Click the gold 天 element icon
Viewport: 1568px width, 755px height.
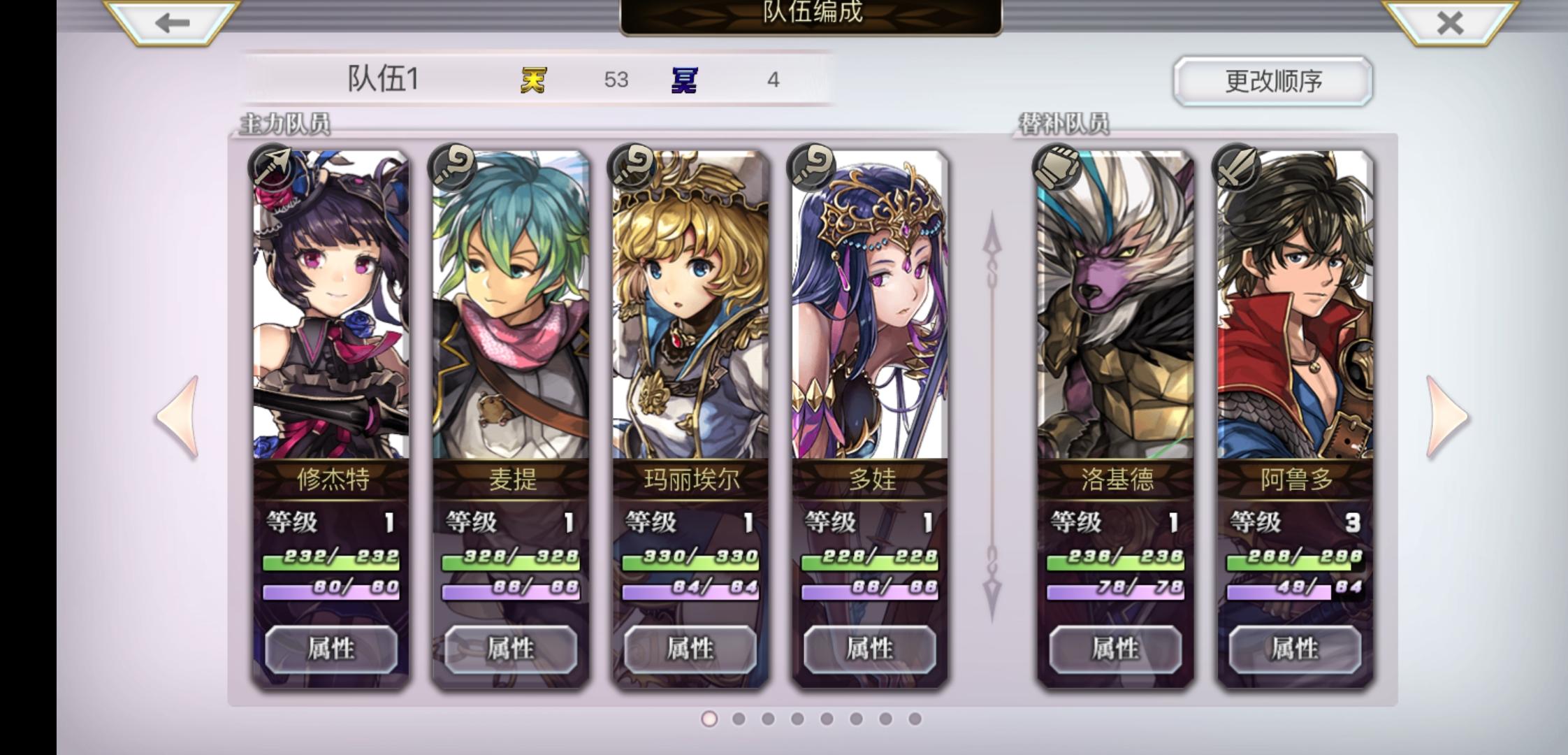tap(532, 80)
